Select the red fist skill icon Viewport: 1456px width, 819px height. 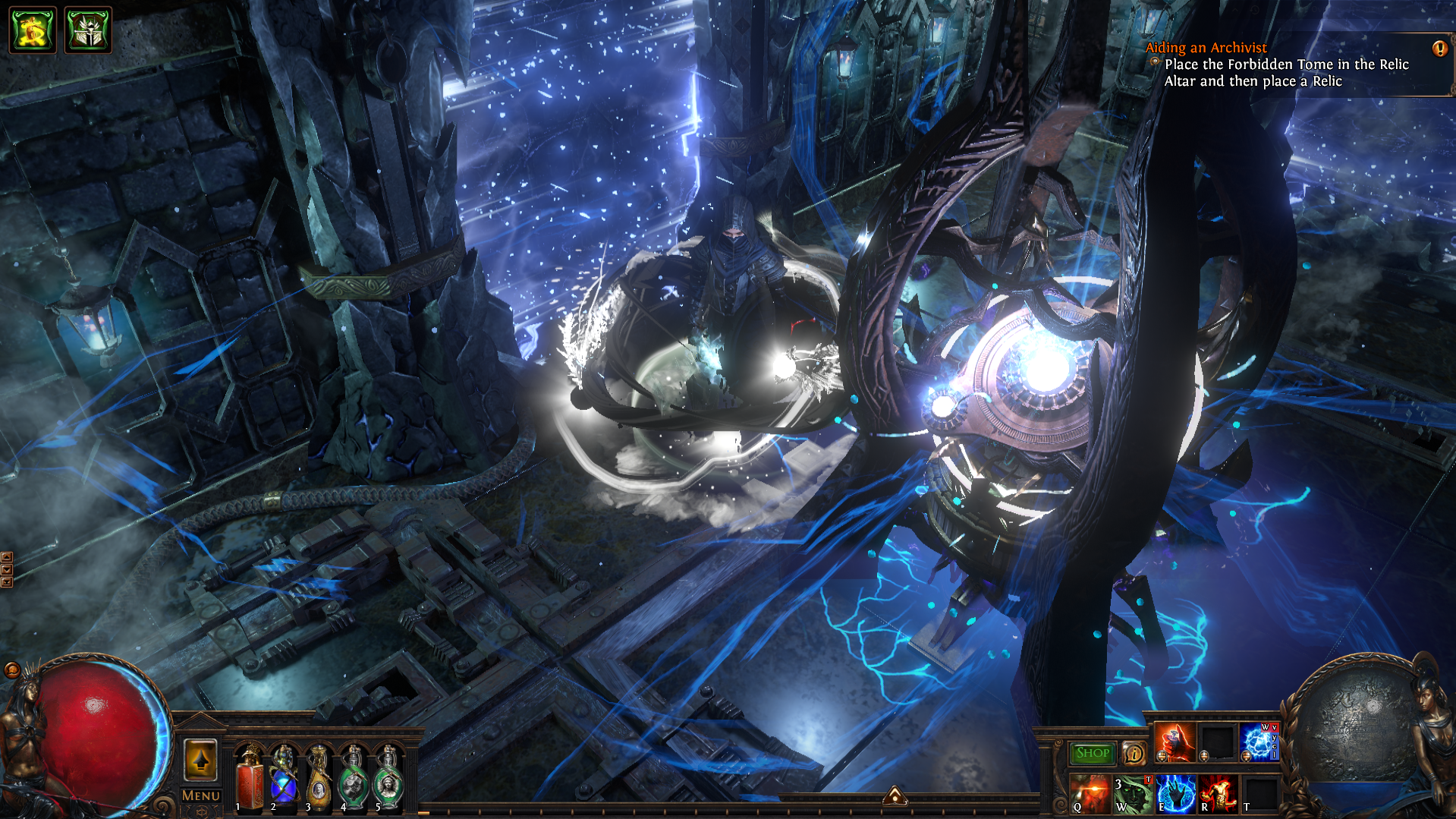coord(1175,742)
